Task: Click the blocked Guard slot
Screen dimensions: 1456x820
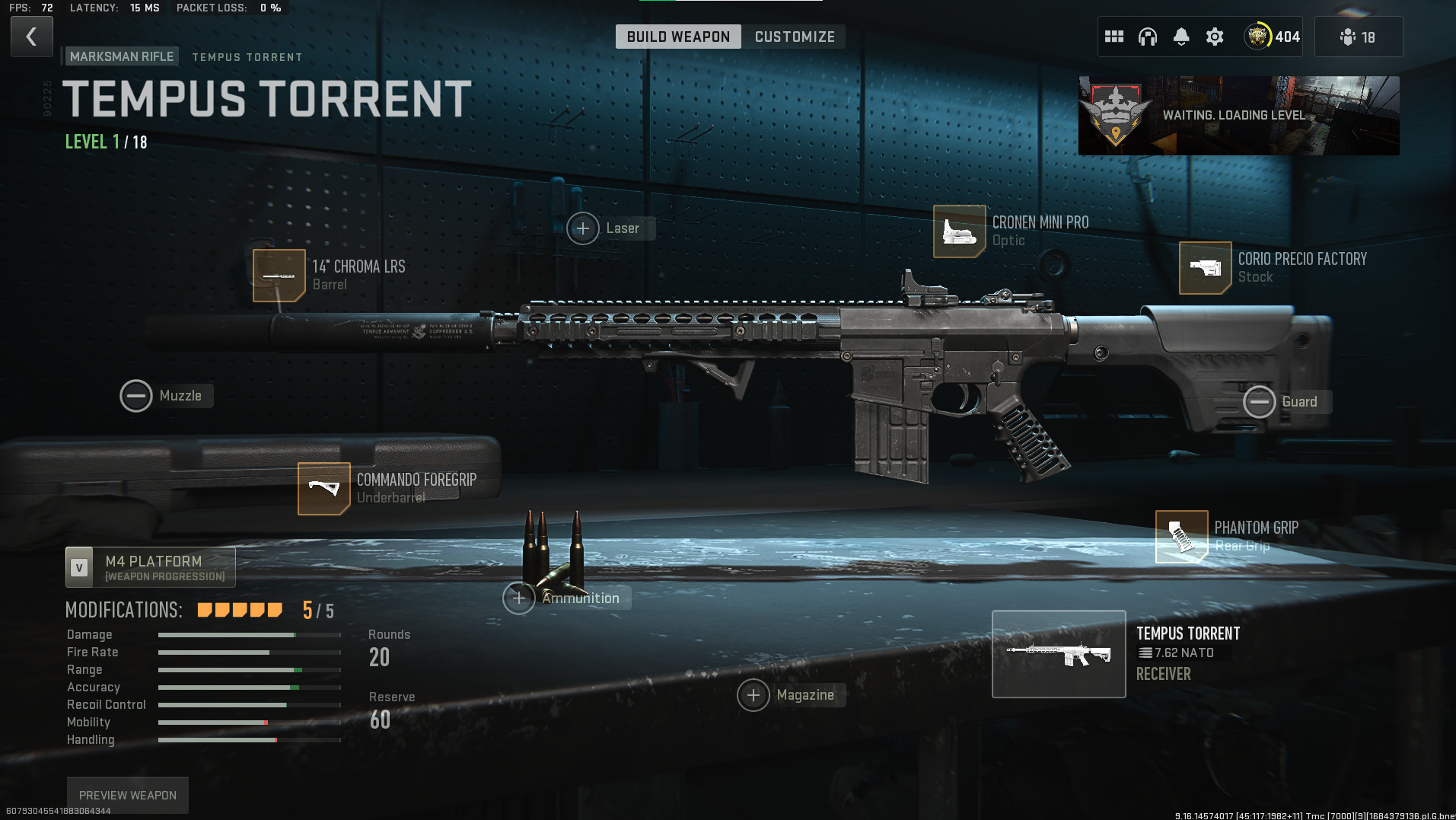Action: (x=1259, y=402)
